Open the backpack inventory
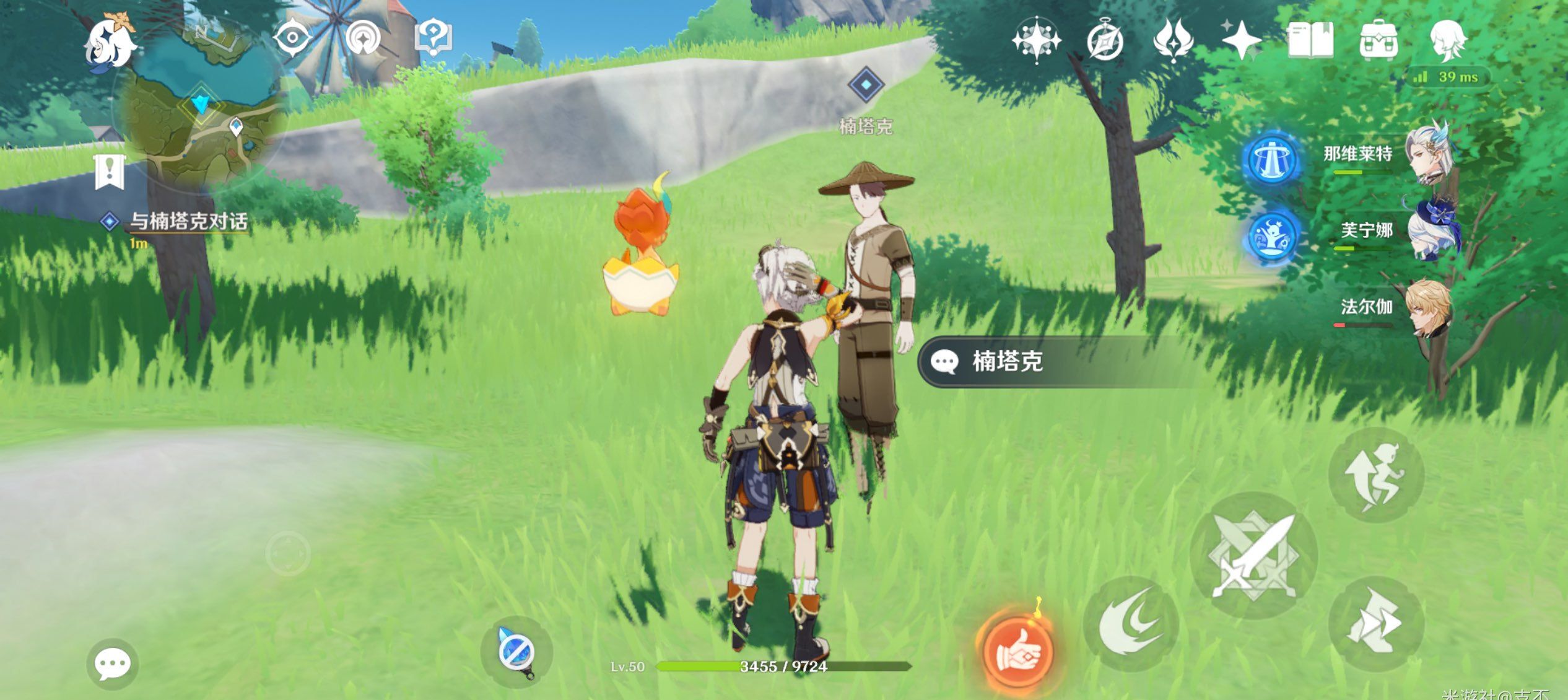Image resolution: width=1568 pixels, height=700 pixels. pos(1379,41)
